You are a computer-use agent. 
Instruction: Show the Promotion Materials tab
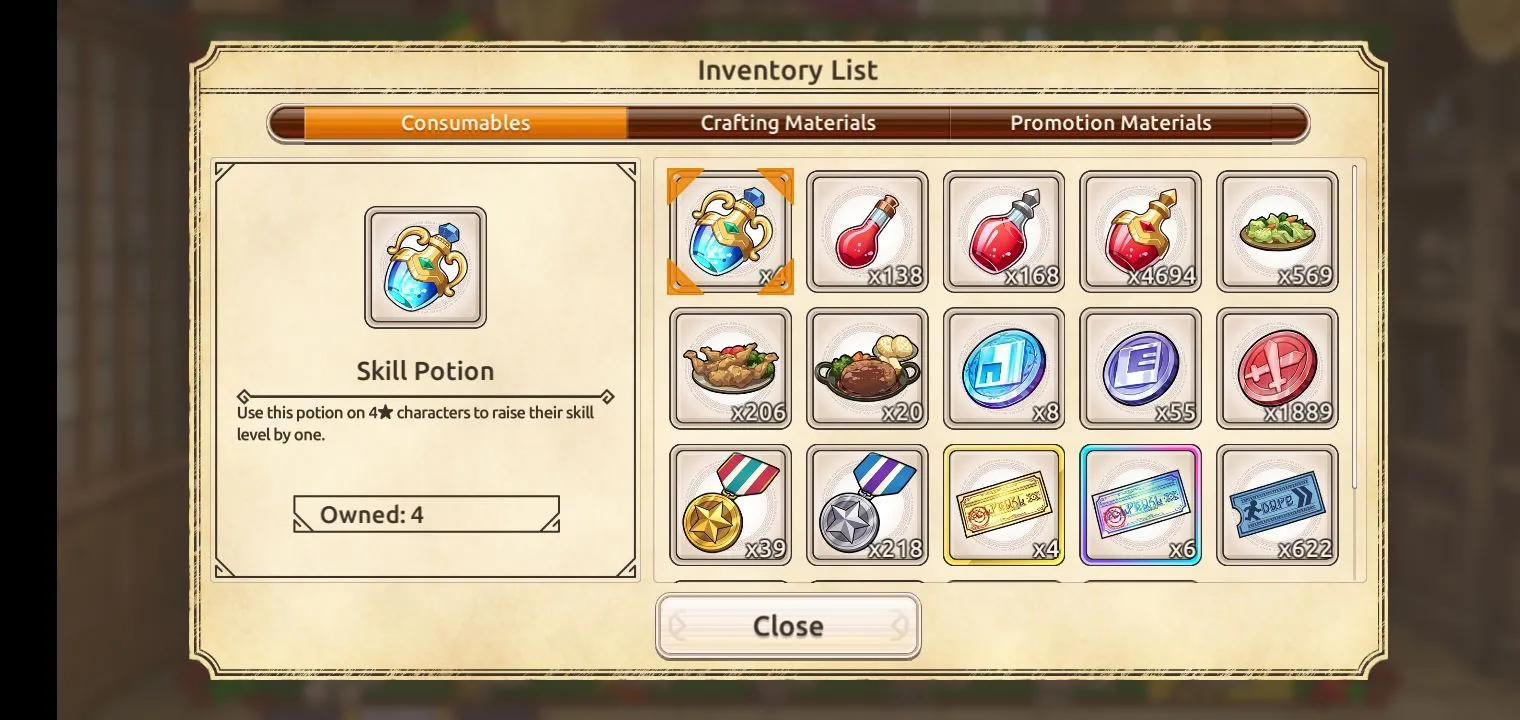coord(1110,123)
